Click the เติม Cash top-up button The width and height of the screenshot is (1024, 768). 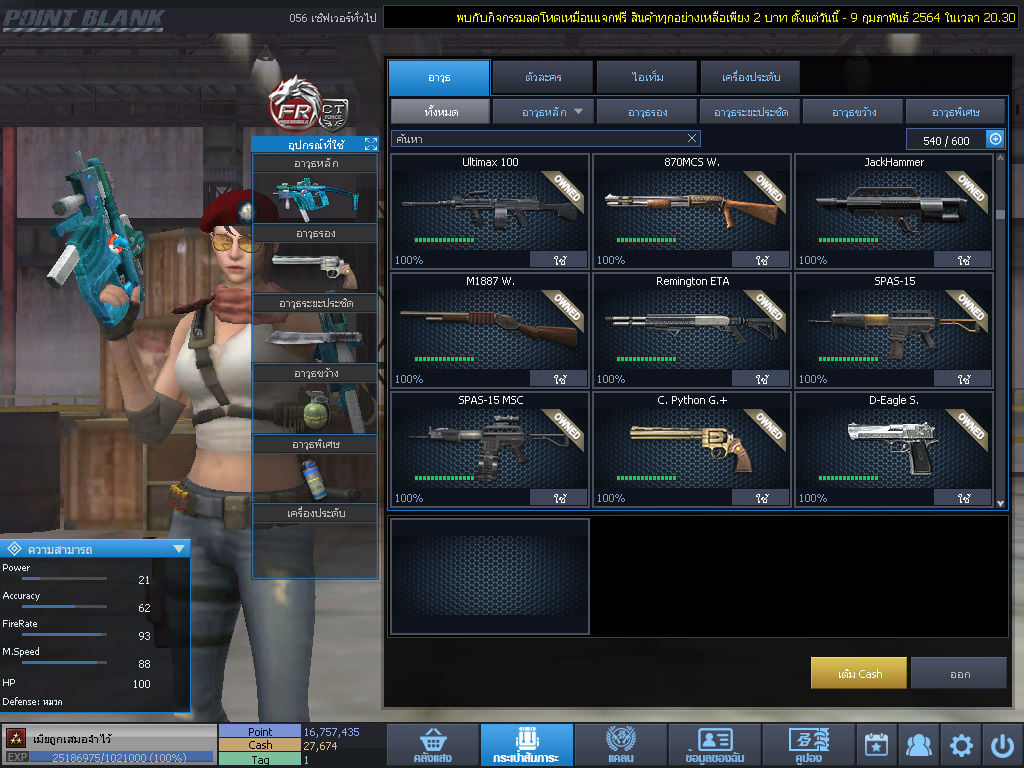point(859,673)
